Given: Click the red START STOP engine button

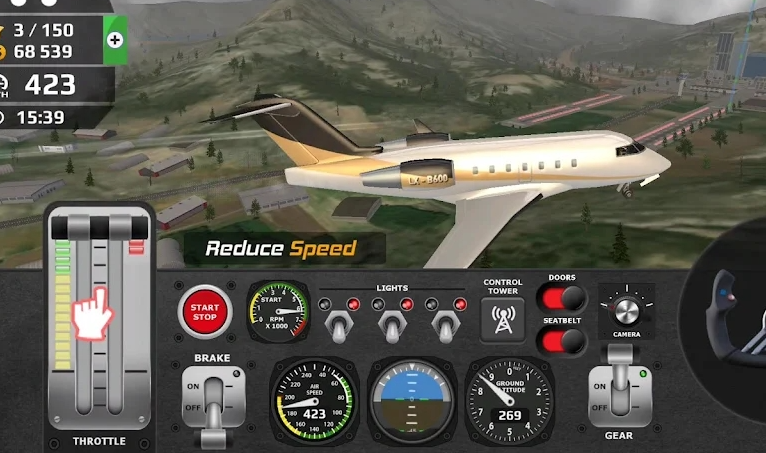Looking at the screenshot, I should click(x=204, y=311).
